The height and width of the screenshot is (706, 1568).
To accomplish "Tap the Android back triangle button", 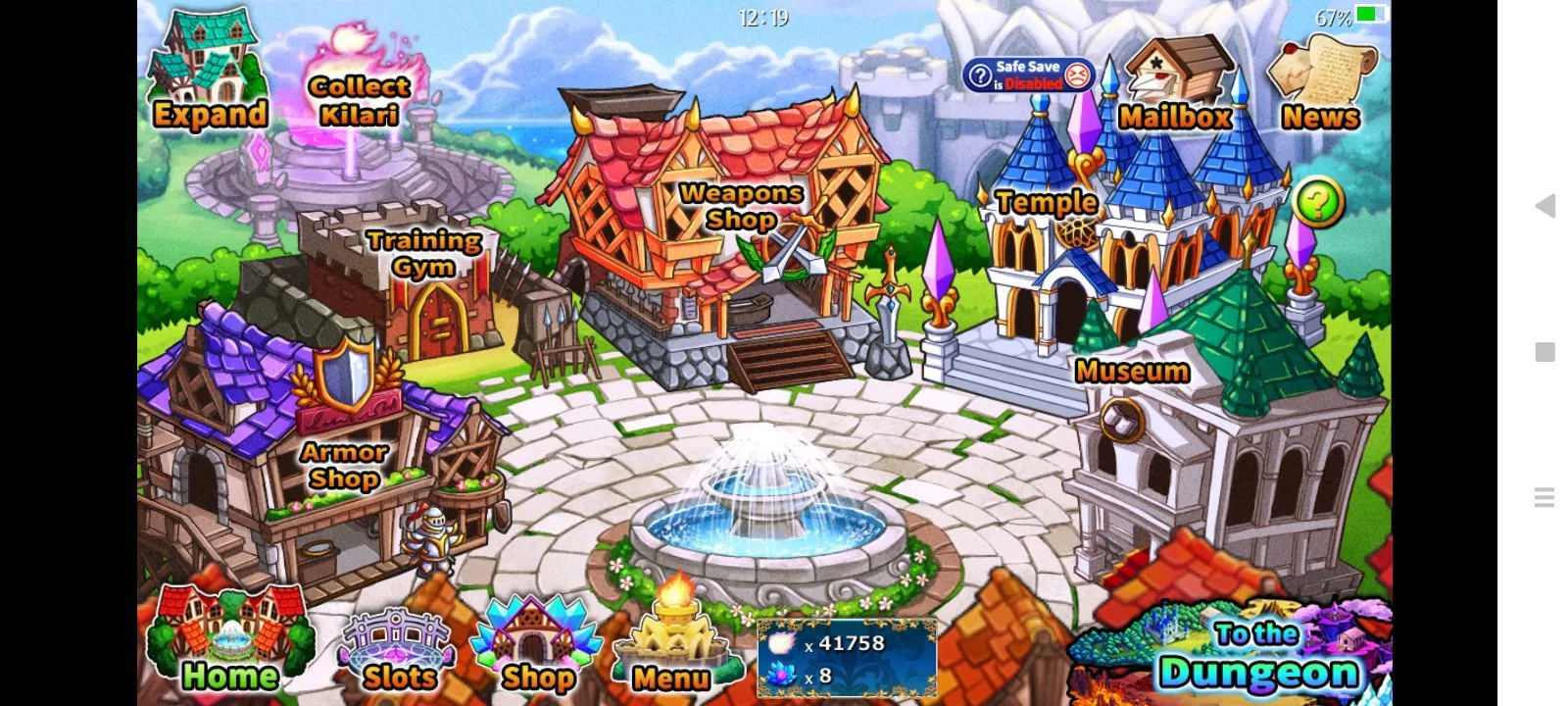I will click(x=1545, y=206).
